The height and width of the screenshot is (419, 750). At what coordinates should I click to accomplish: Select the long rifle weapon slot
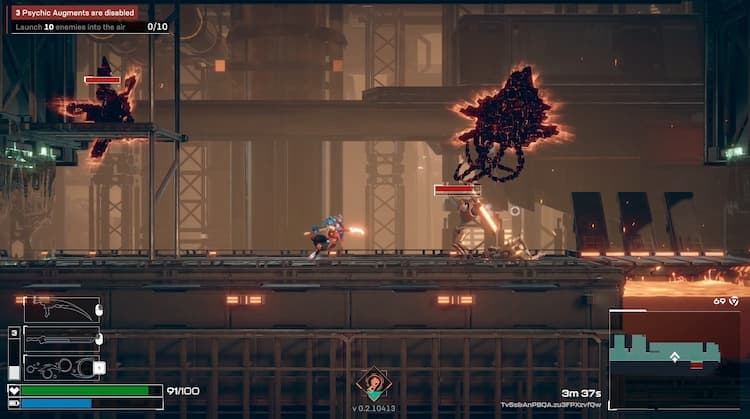[x=62, y=339]
